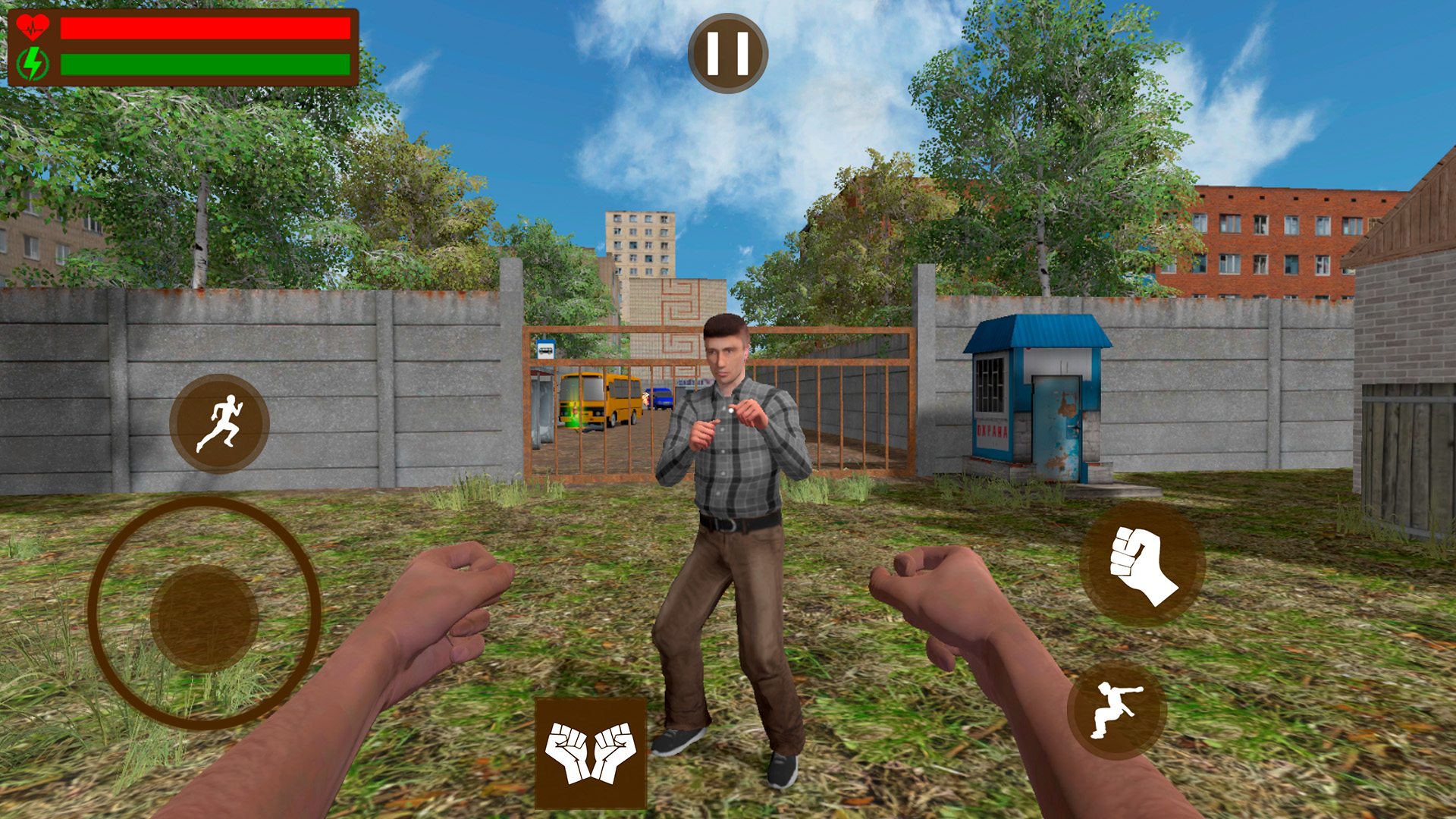Tap the lightning stamina icon

32,61
